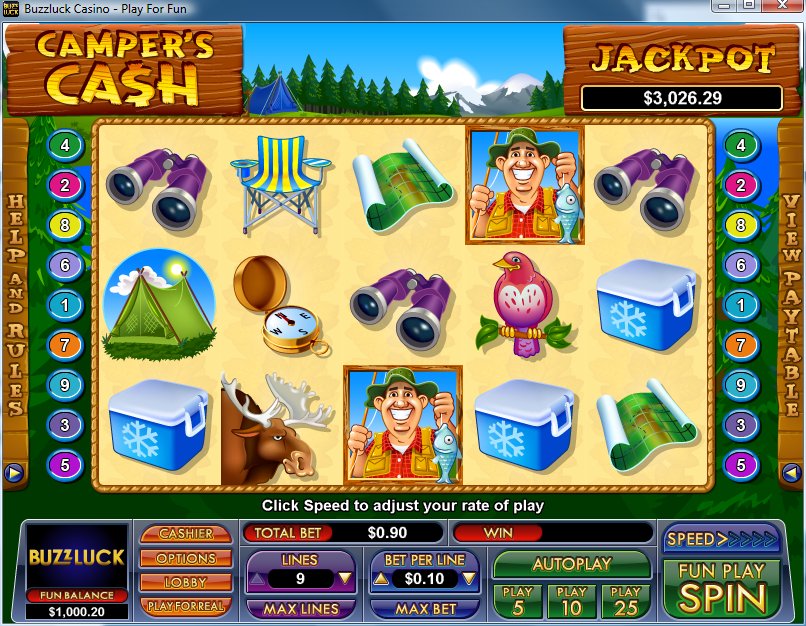Raise the bet per line with the up arrow
806x626 pixels.
[x=381, y=578]
